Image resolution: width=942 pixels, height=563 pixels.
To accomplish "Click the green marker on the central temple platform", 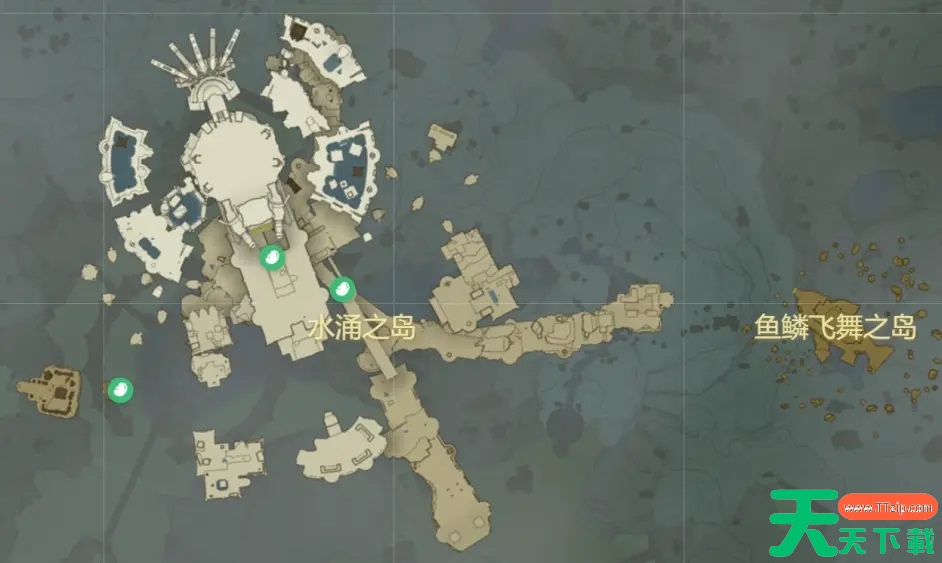I will point(270,258).
